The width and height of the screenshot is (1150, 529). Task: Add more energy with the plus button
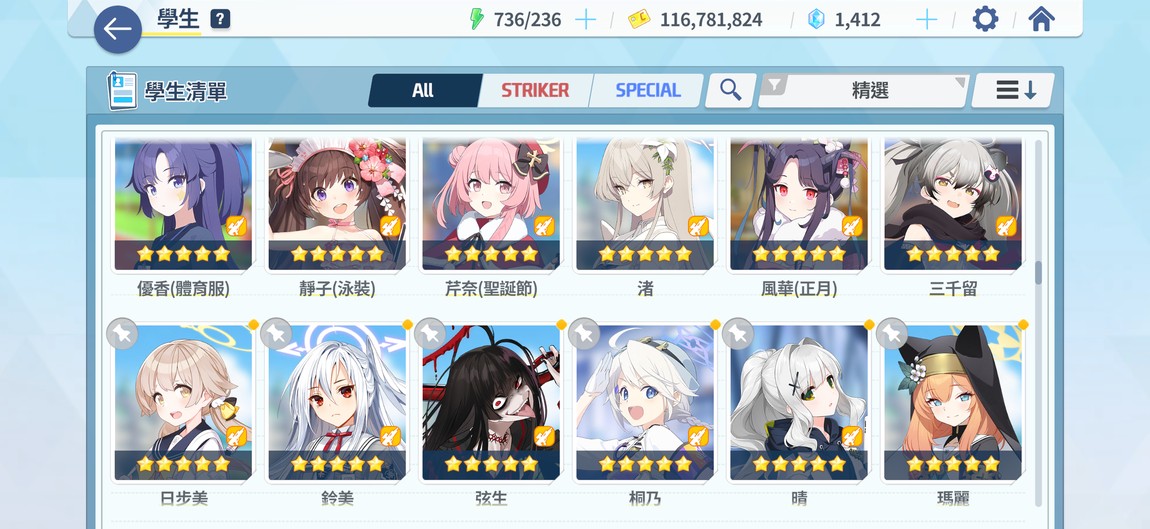(586, 20)
